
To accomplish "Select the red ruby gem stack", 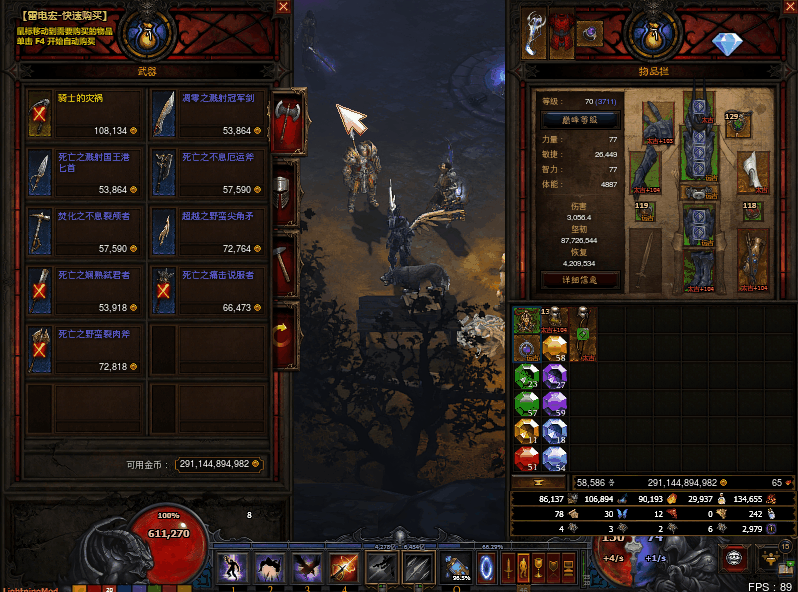I will point(526,457).
